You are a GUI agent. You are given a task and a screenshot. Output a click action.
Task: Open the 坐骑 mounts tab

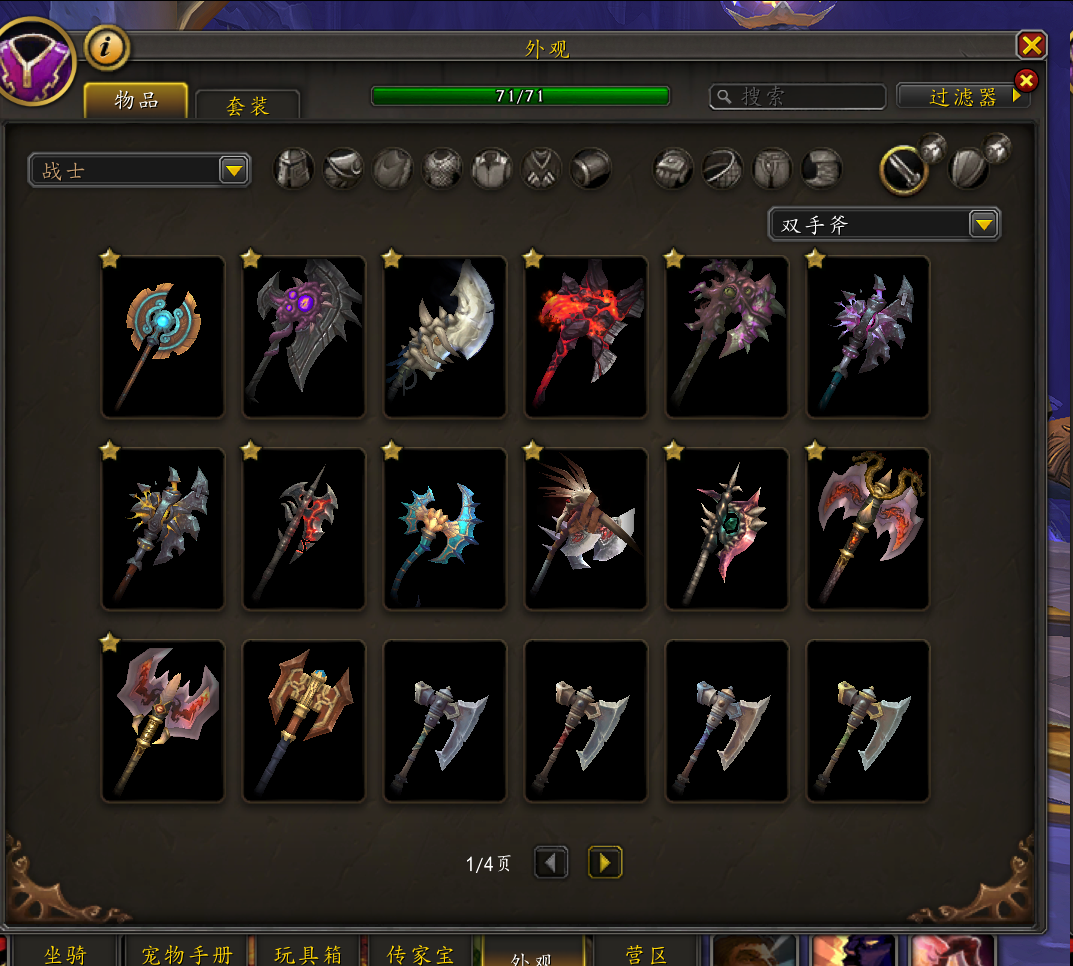pyautogui.click(x=65, y=954)
